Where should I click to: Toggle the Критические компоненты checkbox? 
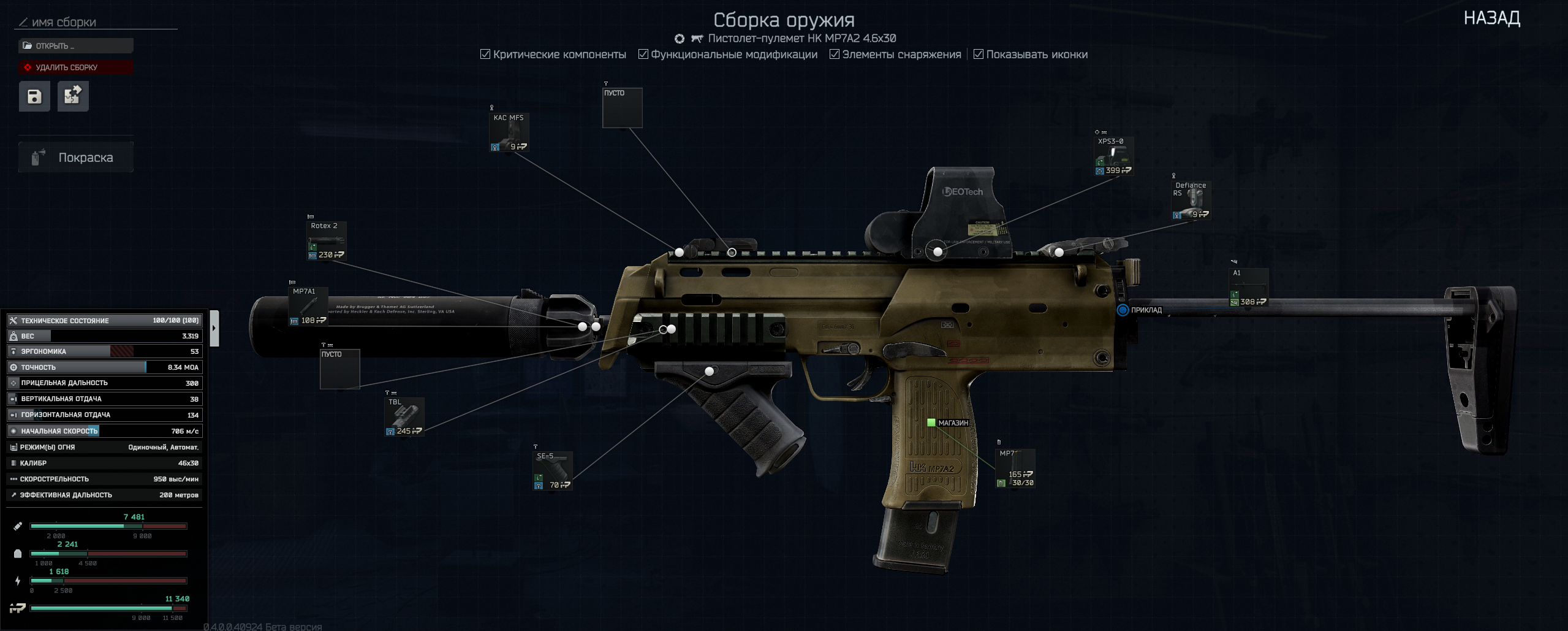tap(485, 55)
